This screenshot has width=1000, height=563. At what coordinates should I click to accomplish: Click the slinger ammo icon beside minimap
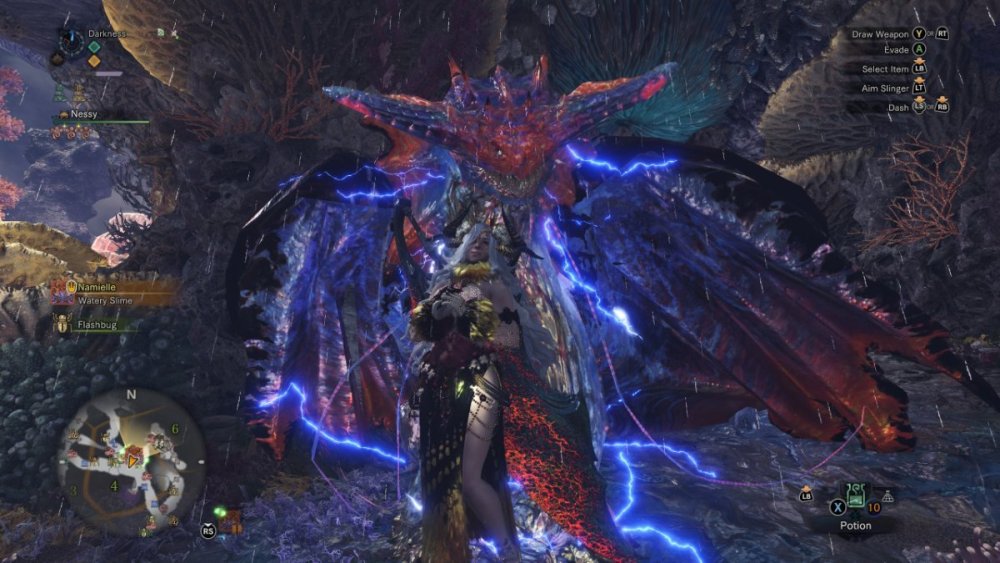point(232,519)
